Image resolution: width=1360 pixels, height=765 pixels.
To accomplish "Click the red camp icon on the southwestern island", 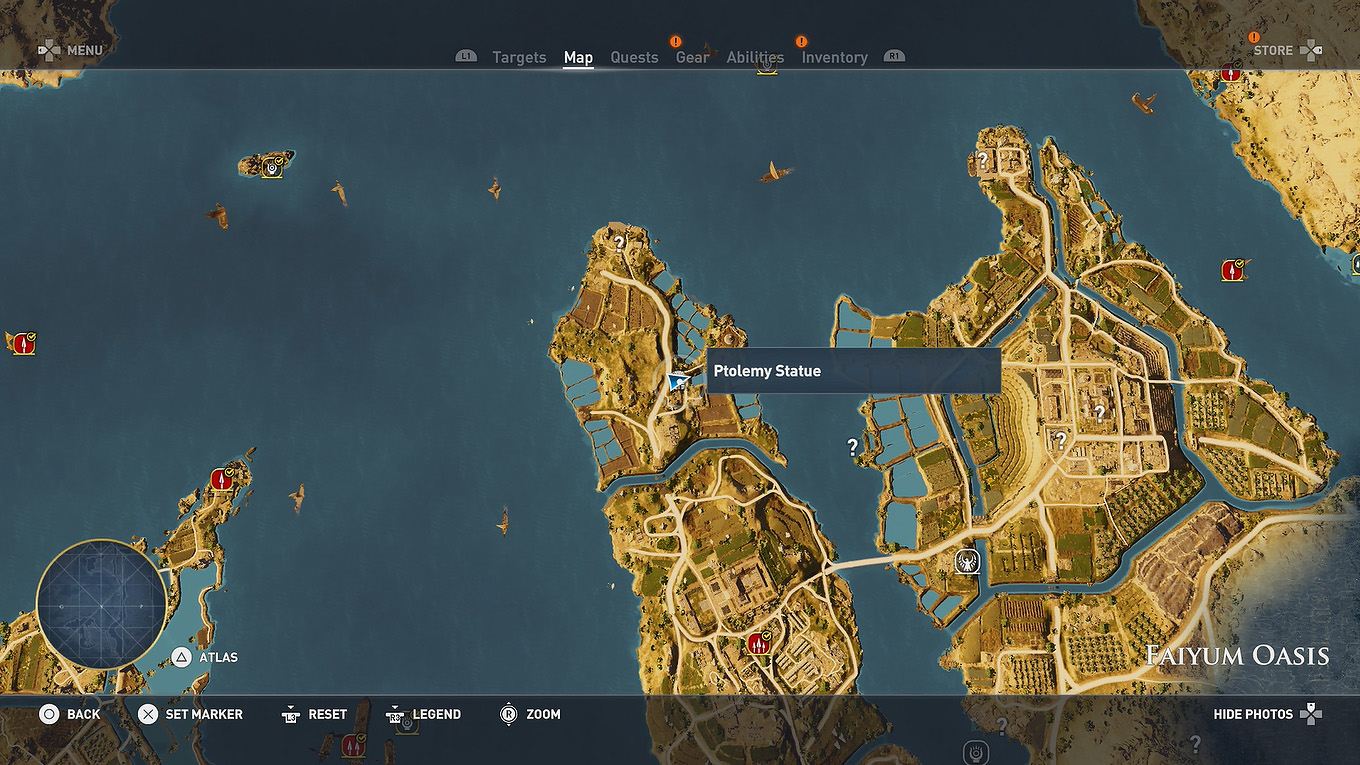I will [x=219, y=478].
